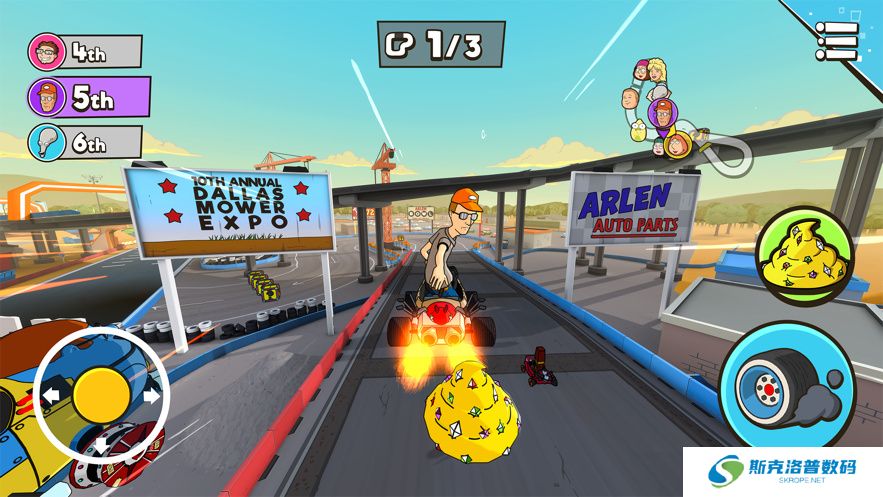Image resolution: width=883 pixels, height=497 pixels.
Task: Open the pause menu list icon
Action: tap(836, 41)
